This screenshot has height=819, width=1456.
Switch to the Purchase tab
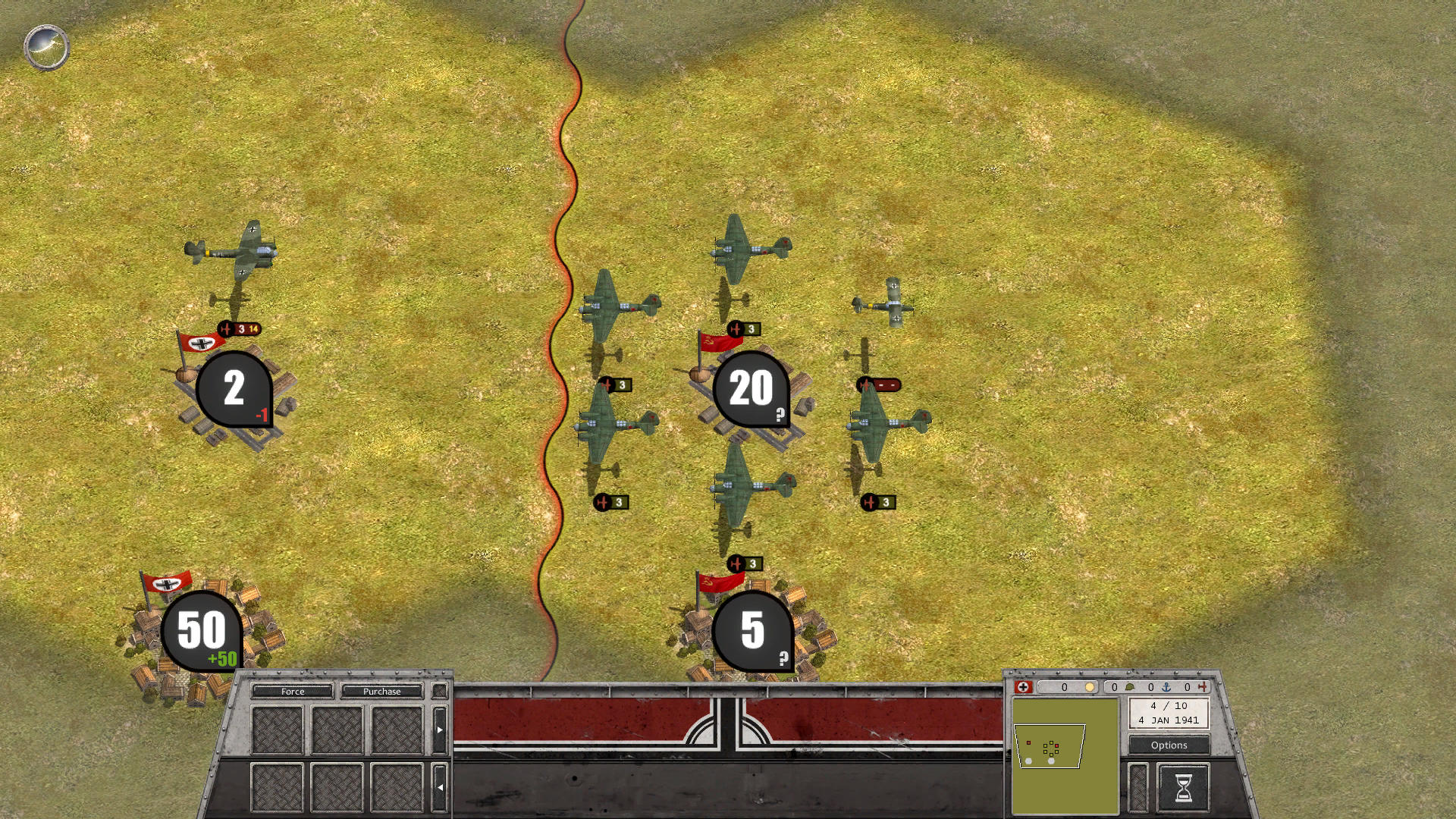pyautogui.click(x=383, y=692)
